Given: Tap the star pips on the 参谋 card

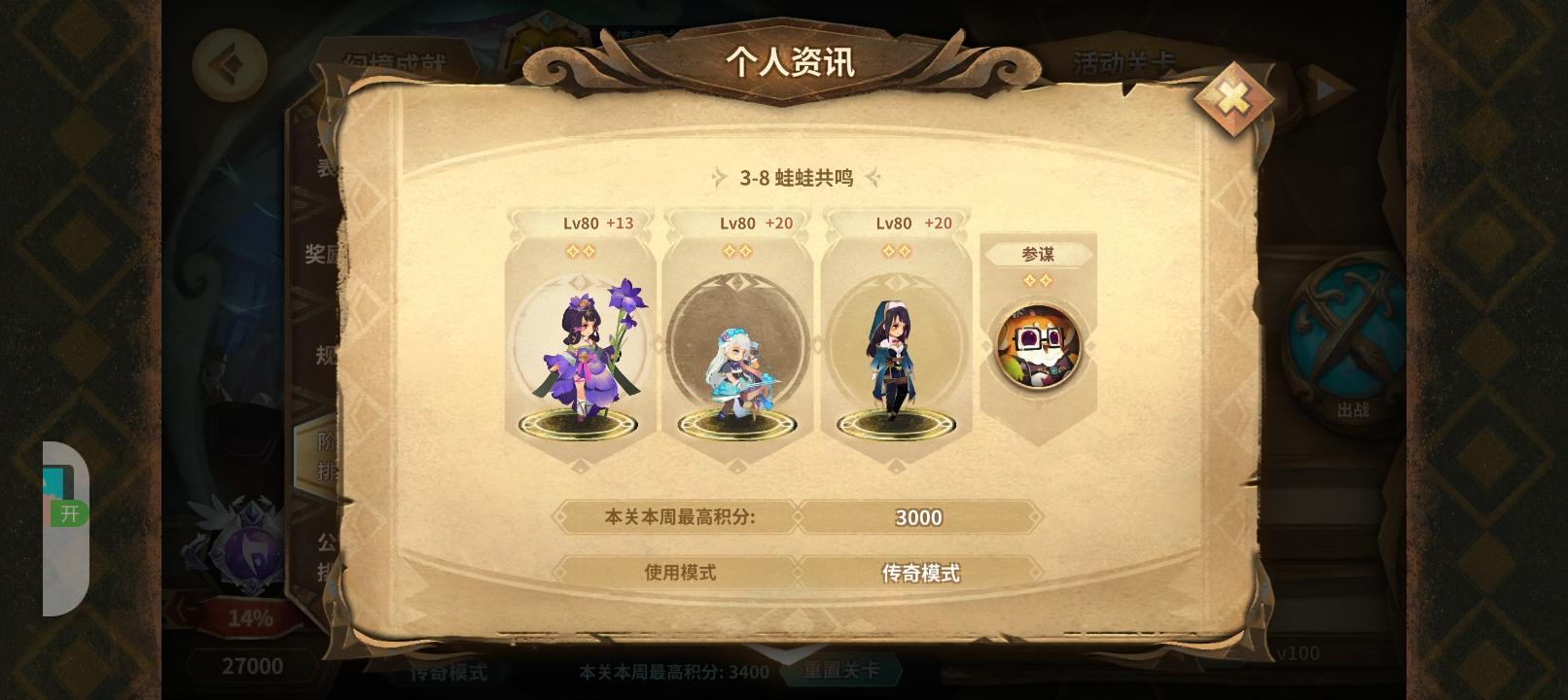Looking at the screenshot, I should (x=1039, y=280).
